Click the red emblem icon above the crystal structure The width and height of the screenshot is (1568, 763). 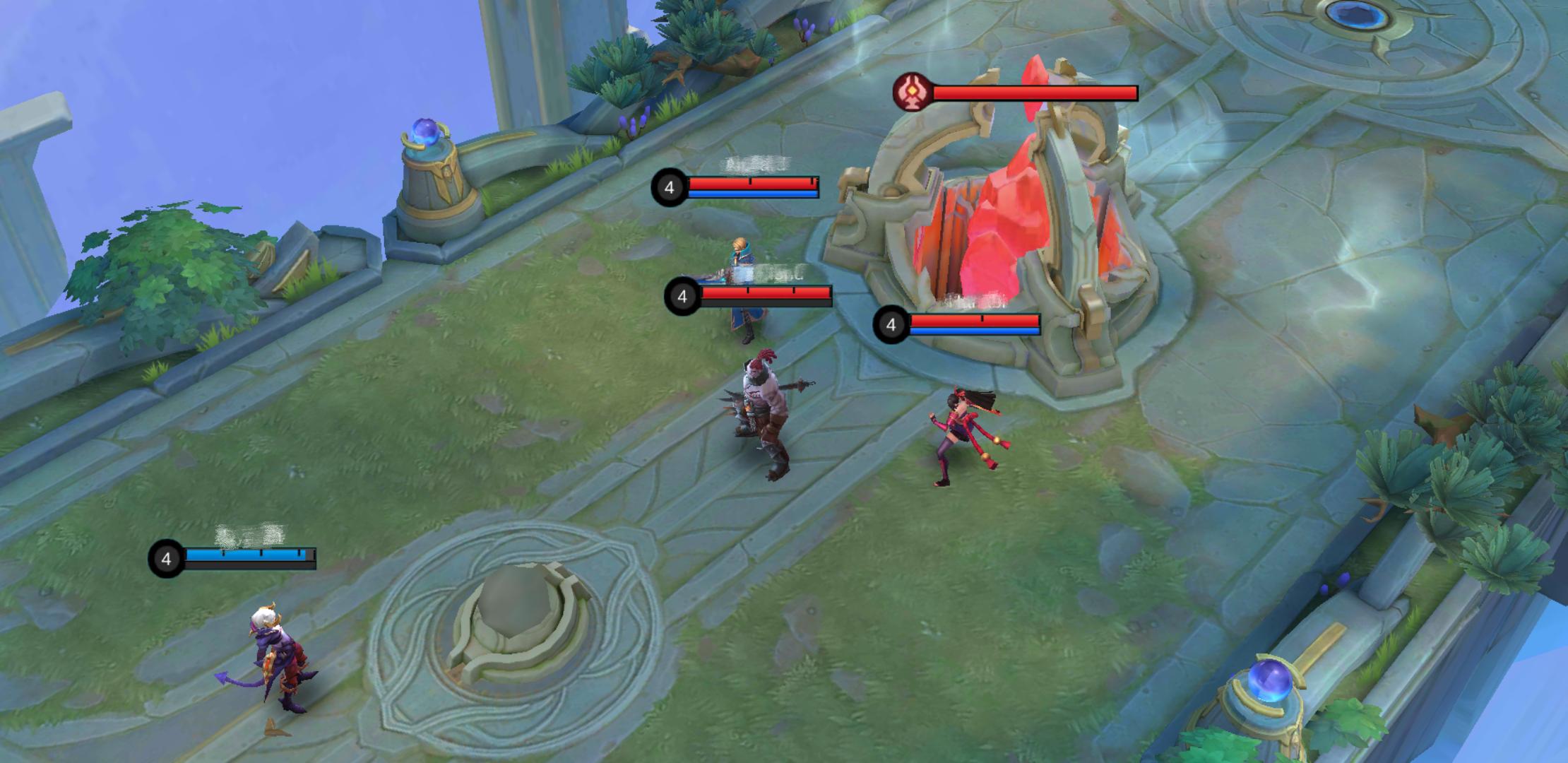913,93
